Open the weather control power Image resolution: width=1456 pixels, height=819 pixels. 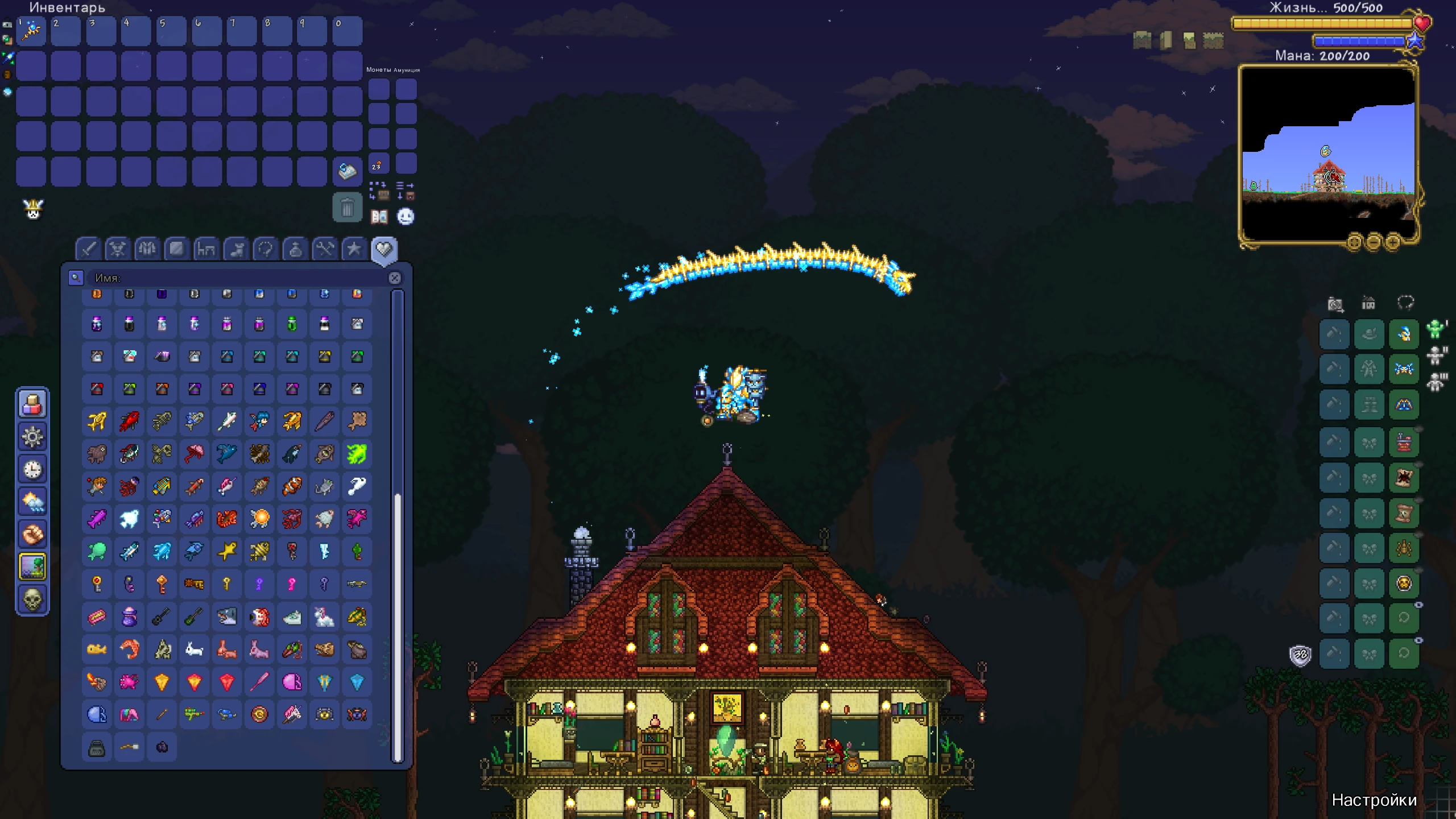(33, 499)
